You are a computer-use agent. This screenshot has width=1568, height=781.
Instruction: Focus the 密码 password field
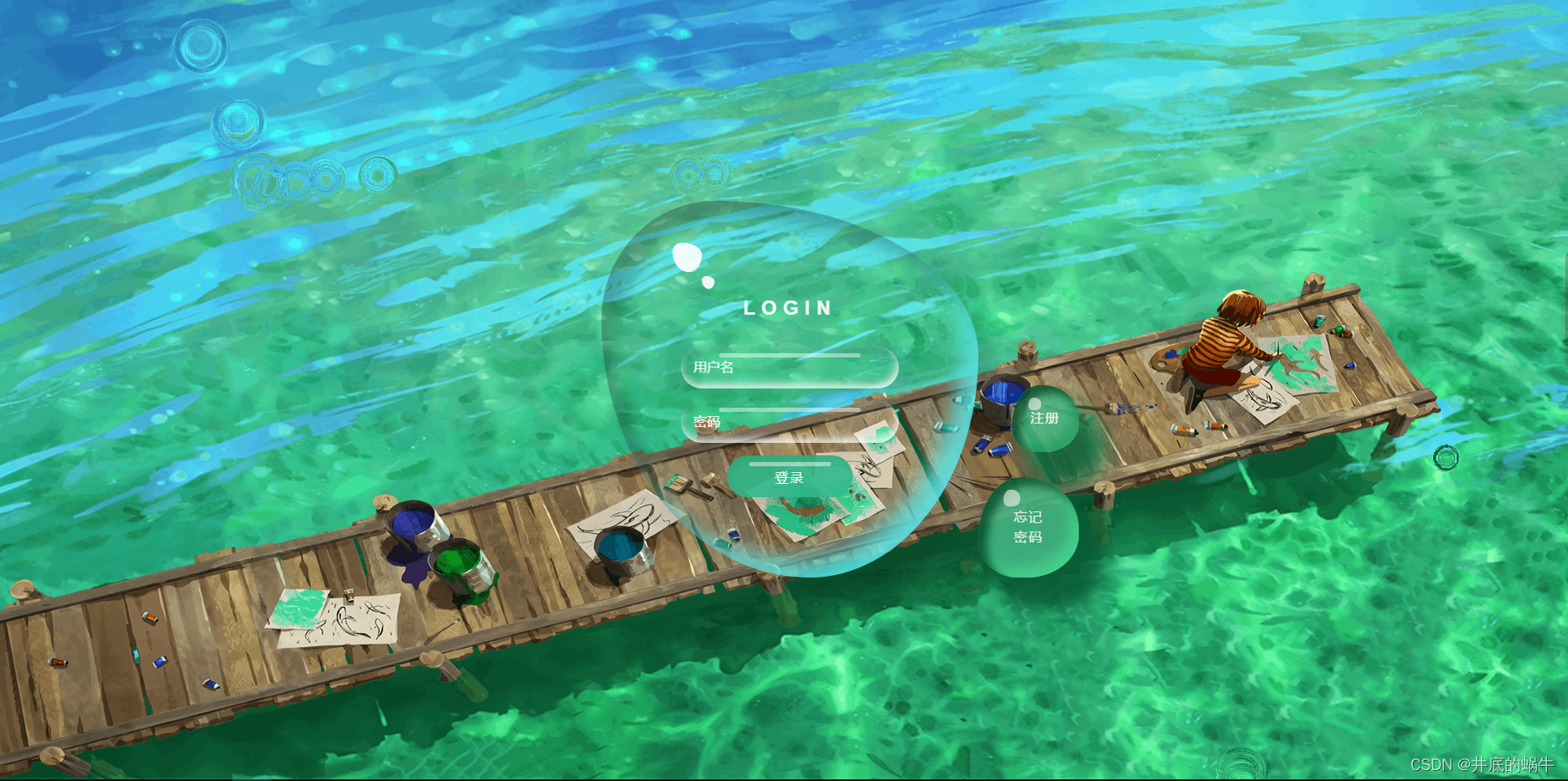[x=790, y=423]
